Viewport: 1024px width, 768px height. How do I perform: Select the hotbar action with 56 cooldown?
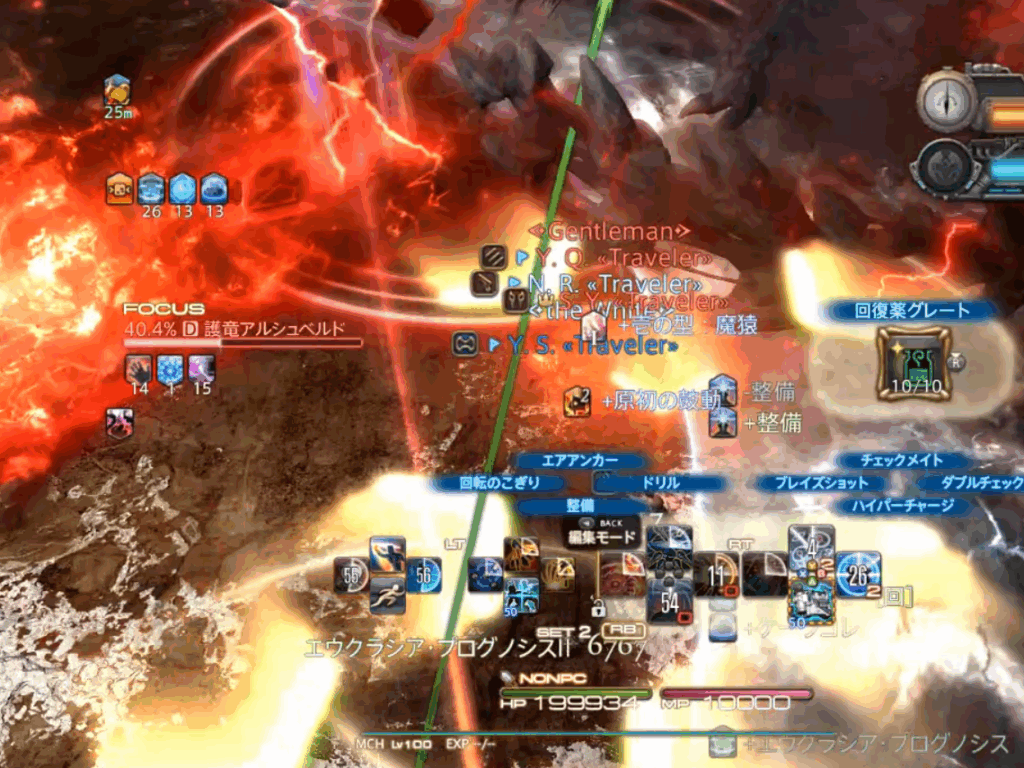pyautogui.click(x=423, y=575)
